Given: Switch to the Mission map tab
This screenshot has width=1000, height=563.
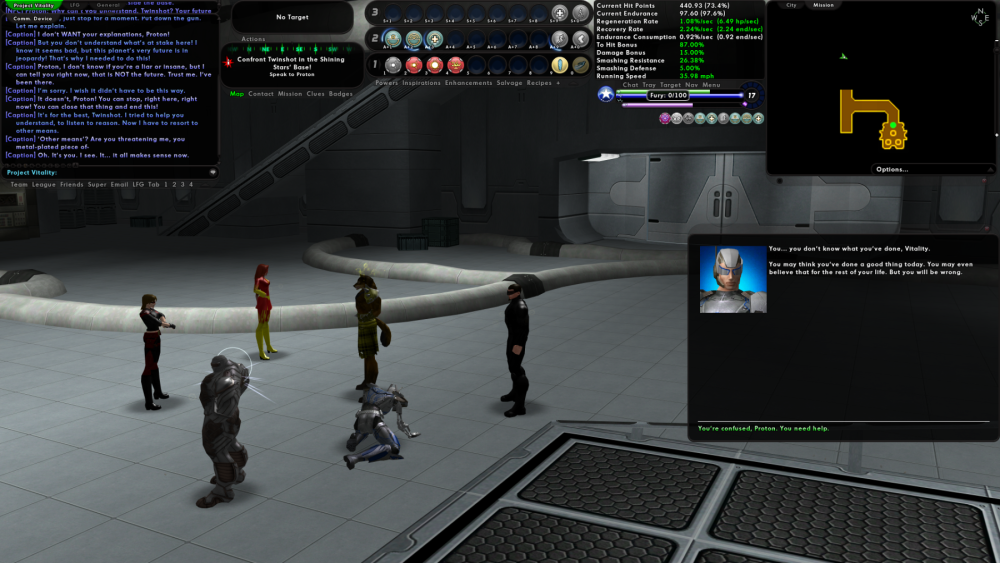Looking at the screenshot, I should pyautogui.click(x=823, y=5).
